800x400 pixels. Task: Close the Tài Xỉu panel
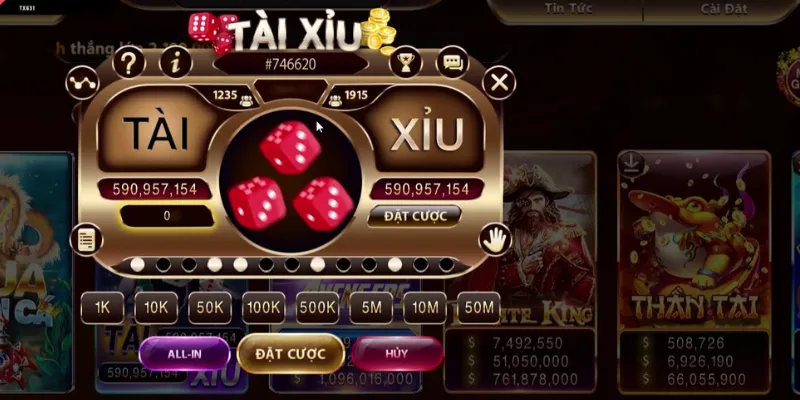[x=498, y=80]
